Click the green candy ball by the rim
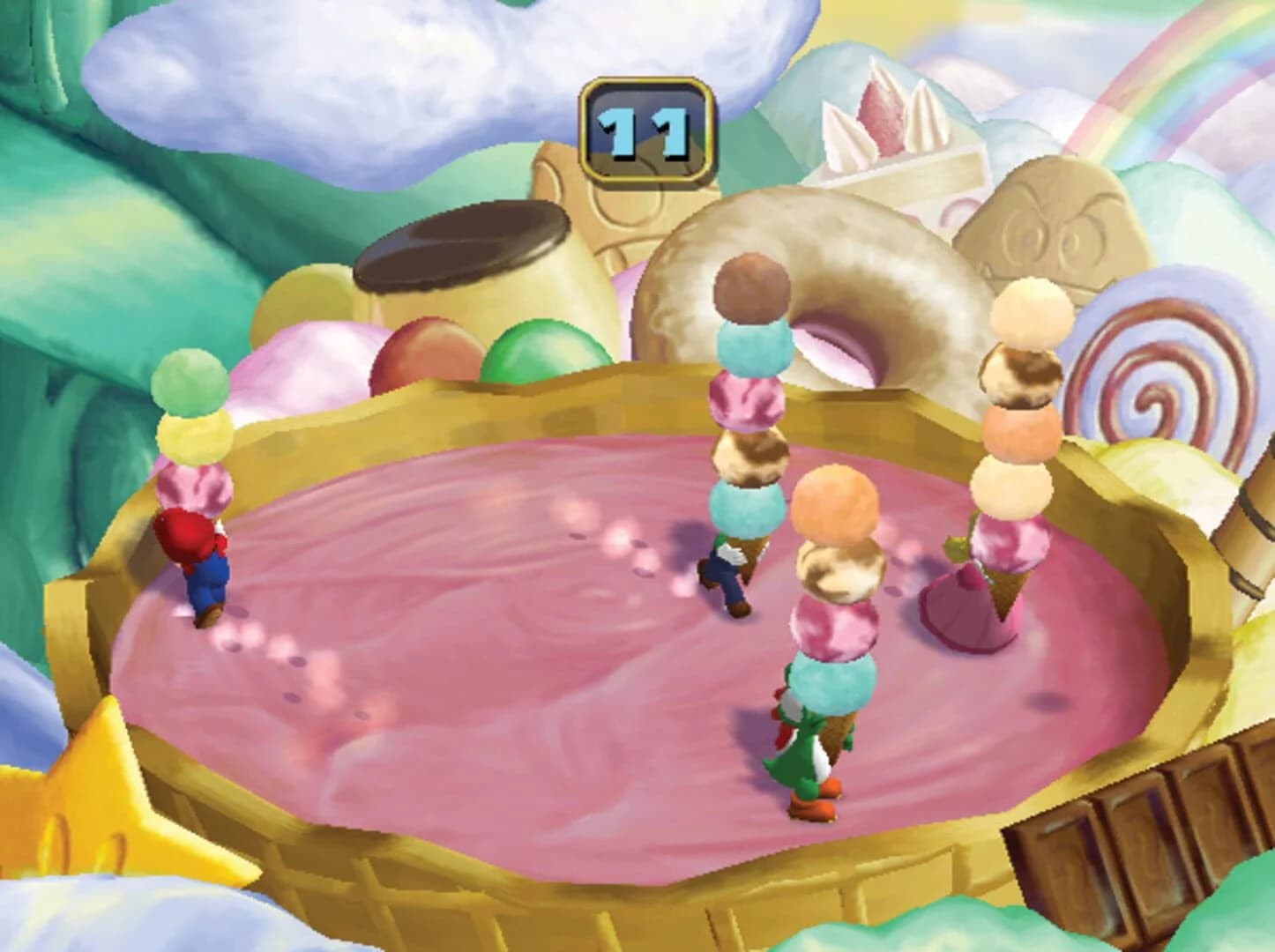 [538, 353]
